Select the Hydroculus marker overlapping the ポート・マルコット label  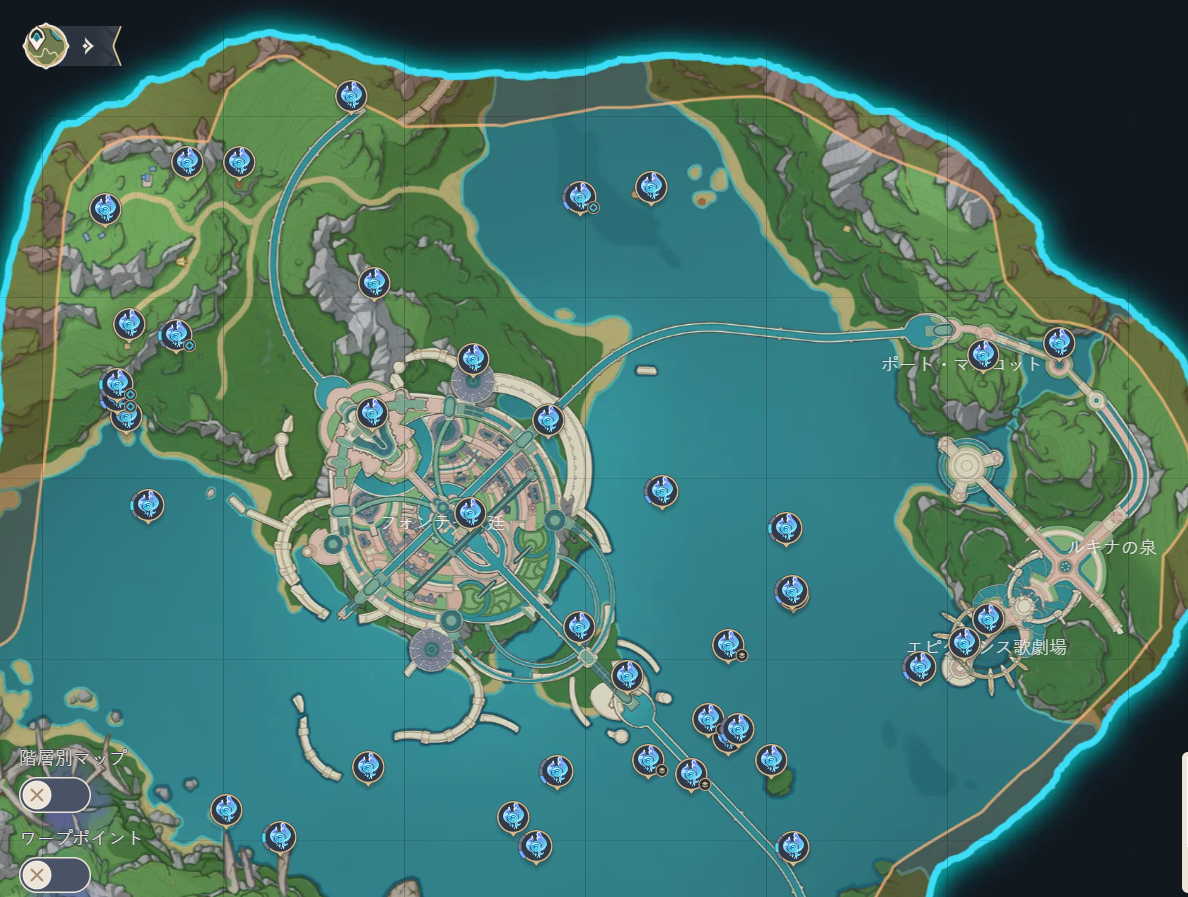[983, 355]
